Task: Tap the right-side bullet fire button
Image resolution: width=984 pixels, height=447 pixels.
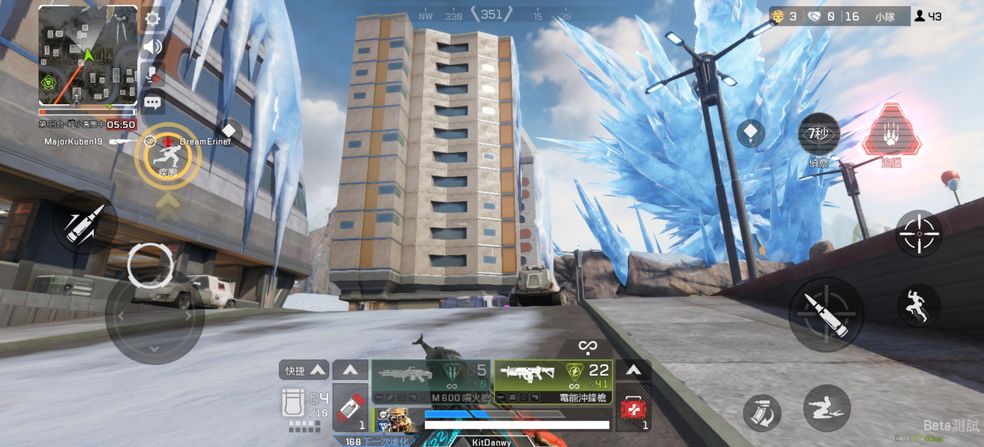Action: [826, 313]
